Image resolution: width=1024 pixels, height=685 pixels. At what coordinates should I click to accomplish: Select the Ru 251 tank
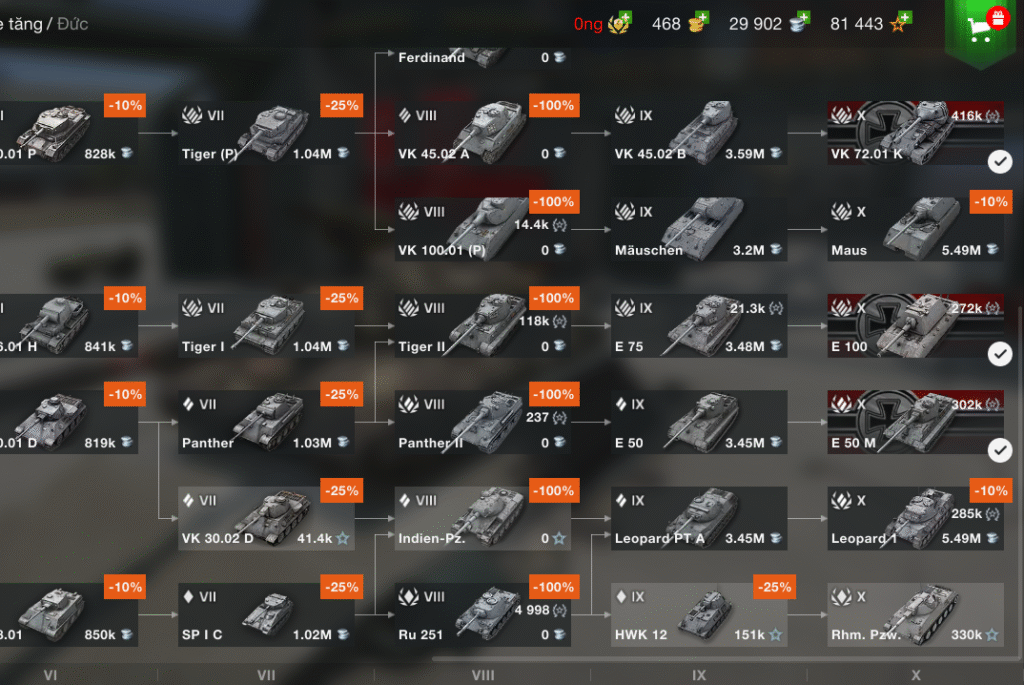[482, 614]
